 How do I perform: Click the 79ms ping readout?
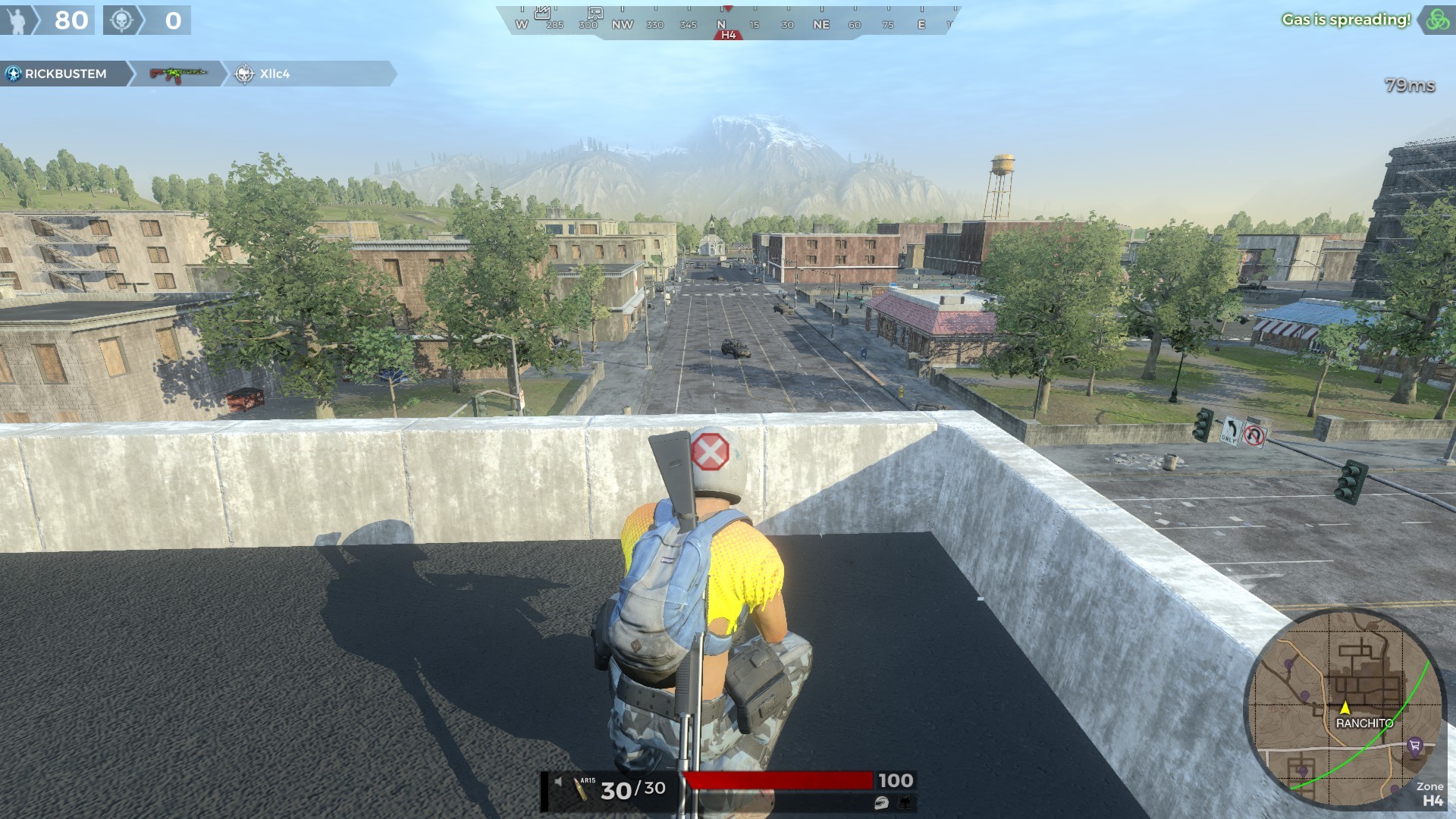[x=1409, y=85]
